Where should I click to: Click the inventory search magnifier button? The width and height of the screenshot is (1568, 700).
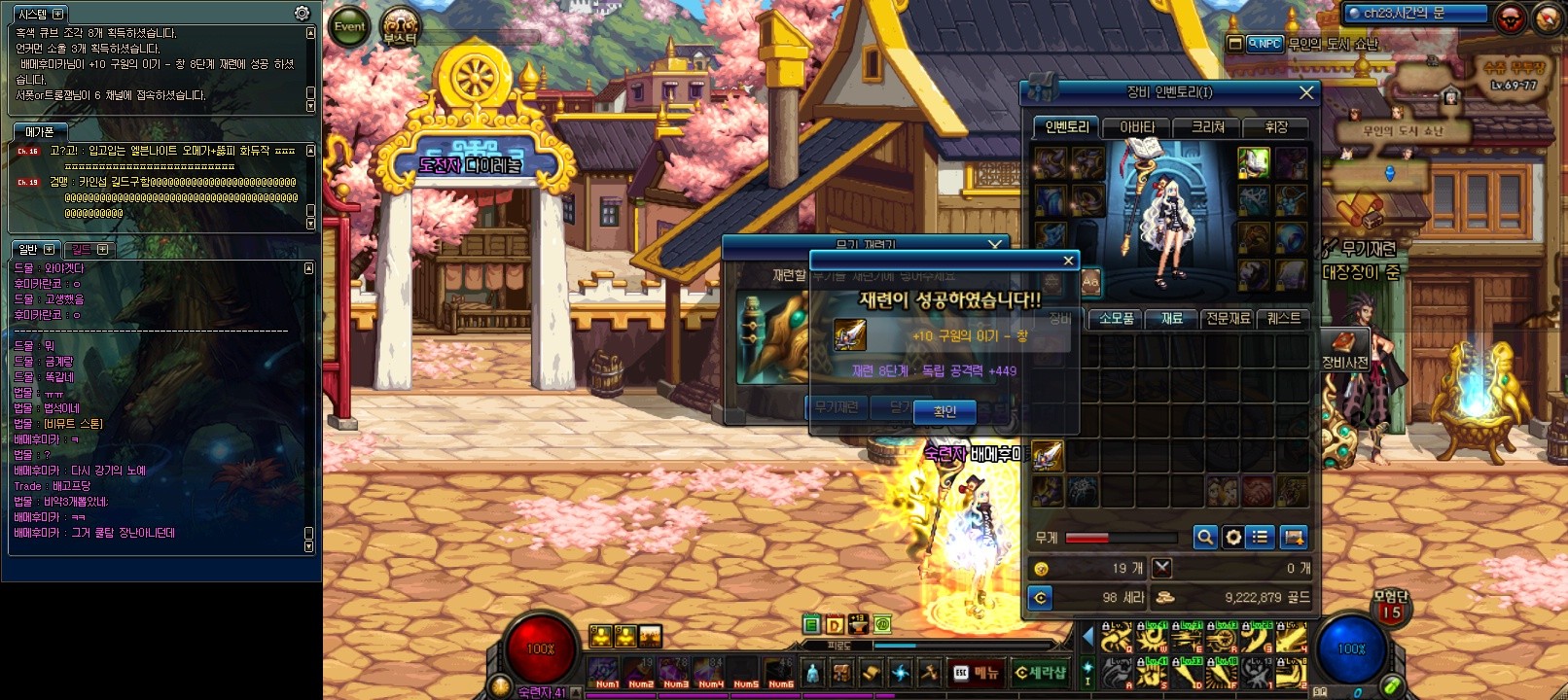(x=1205, y=537)
